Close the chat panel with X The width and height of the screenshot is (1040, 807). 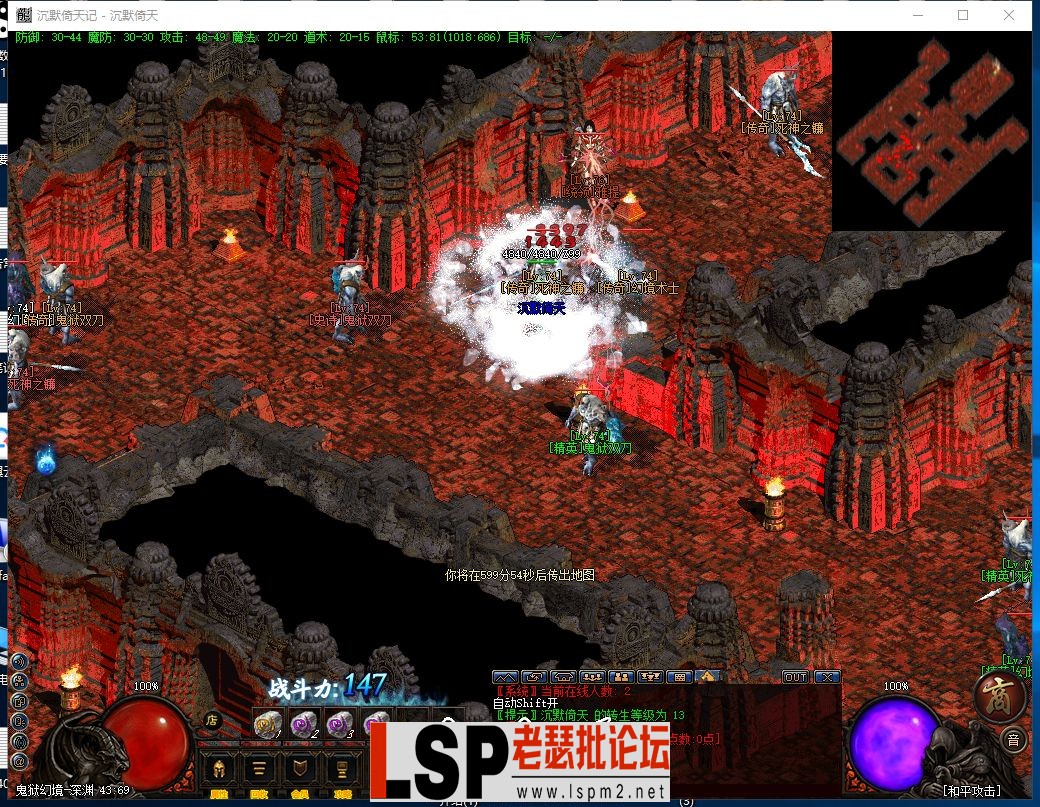pos(827,677)
